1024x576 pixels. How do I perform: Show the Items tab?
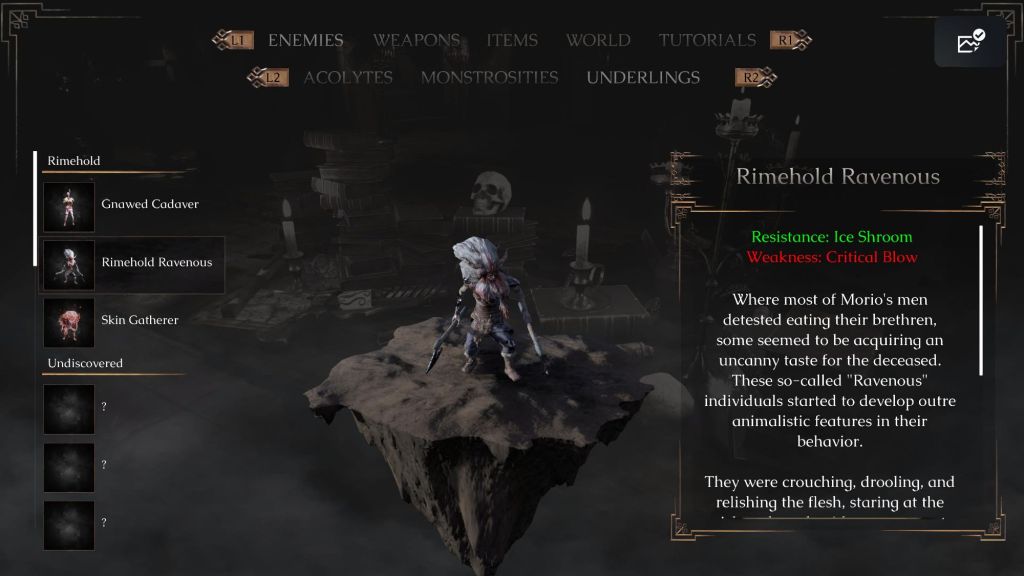[x=512, y=41]
